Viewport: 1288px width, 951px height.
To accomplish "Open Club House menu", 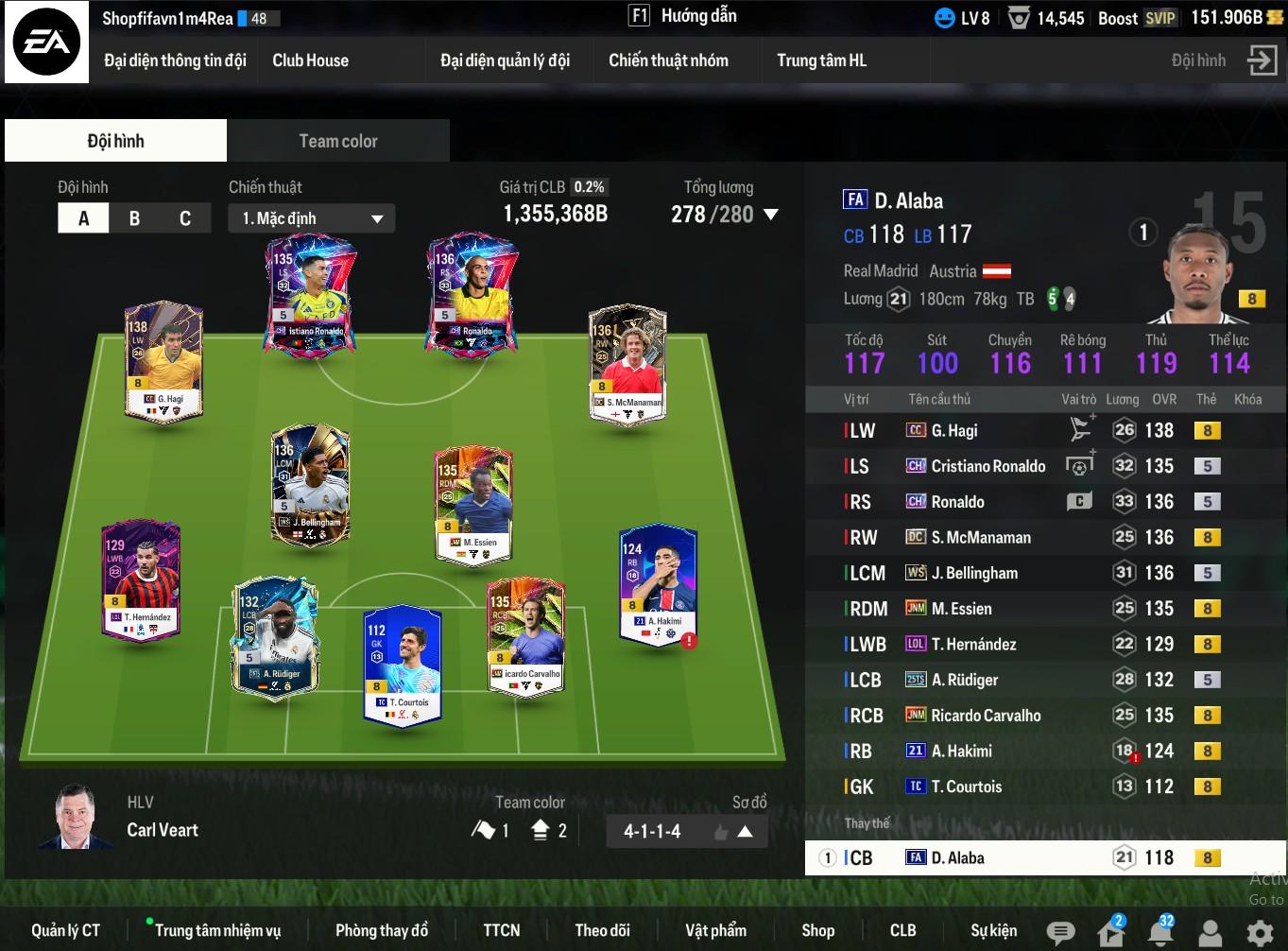I will 310,61.
